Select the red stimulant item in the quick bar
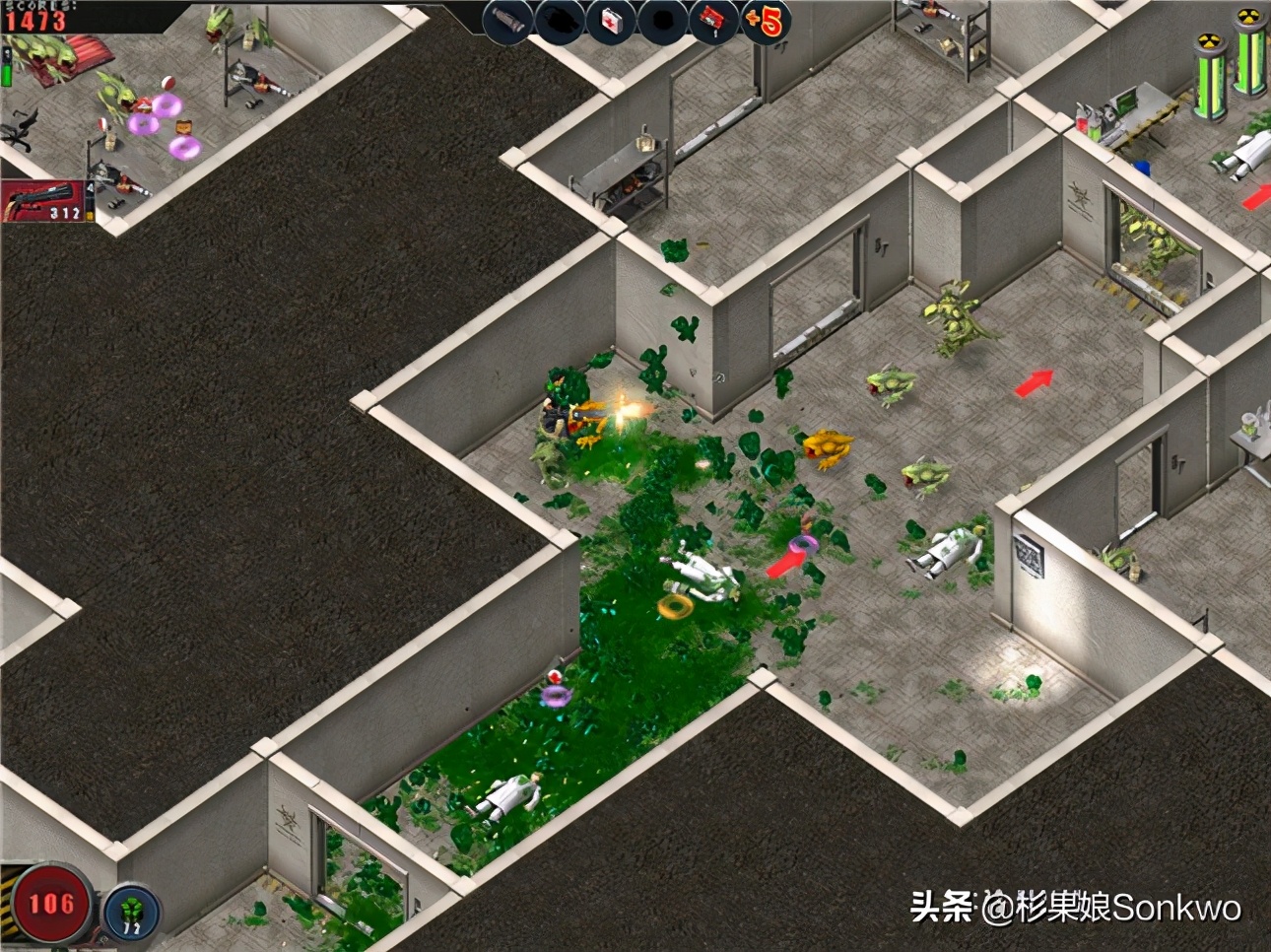Screen dimensions: 1271x952 pos(711,22)
